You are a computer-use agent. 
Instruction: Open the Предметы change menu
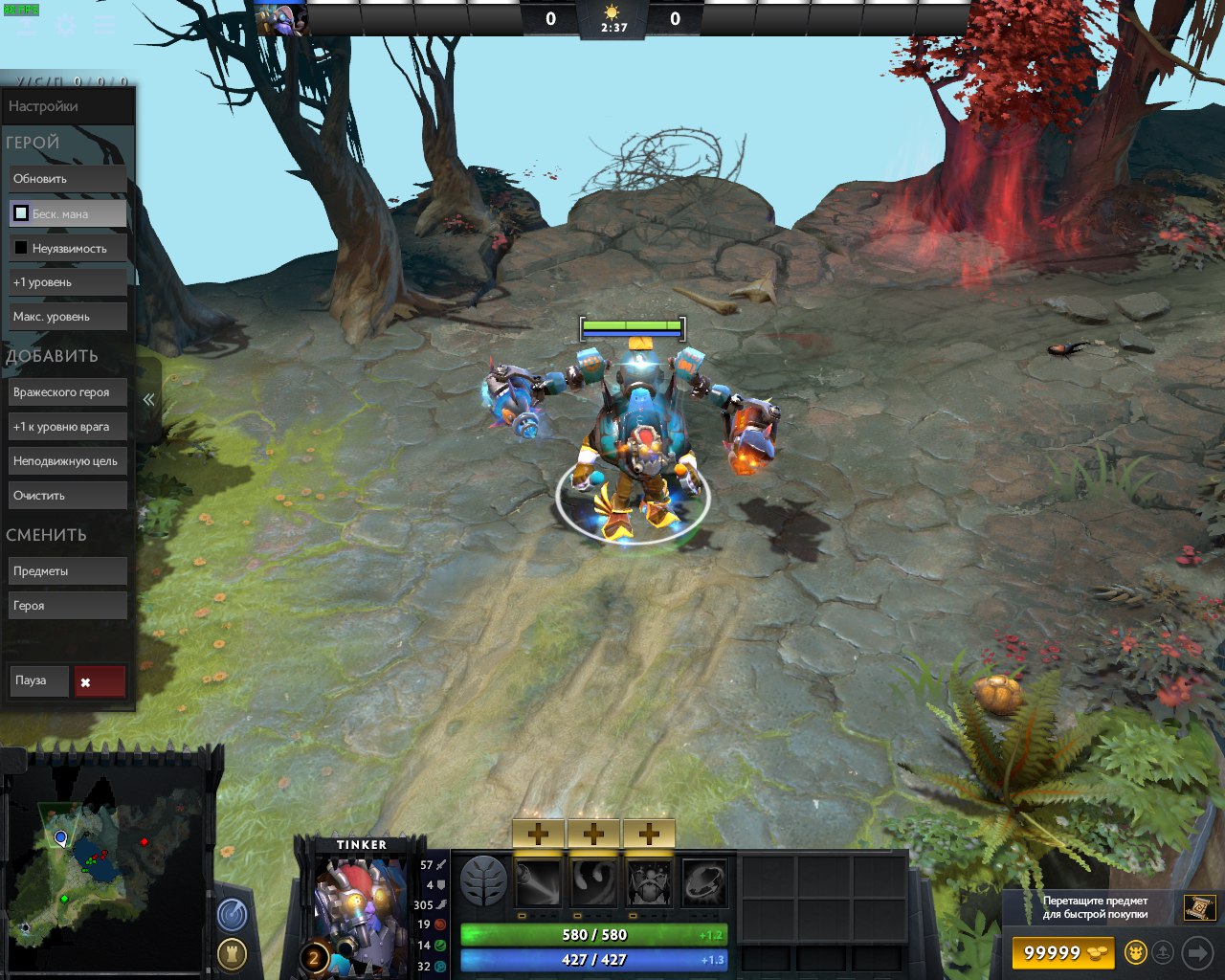pos(67,571)
